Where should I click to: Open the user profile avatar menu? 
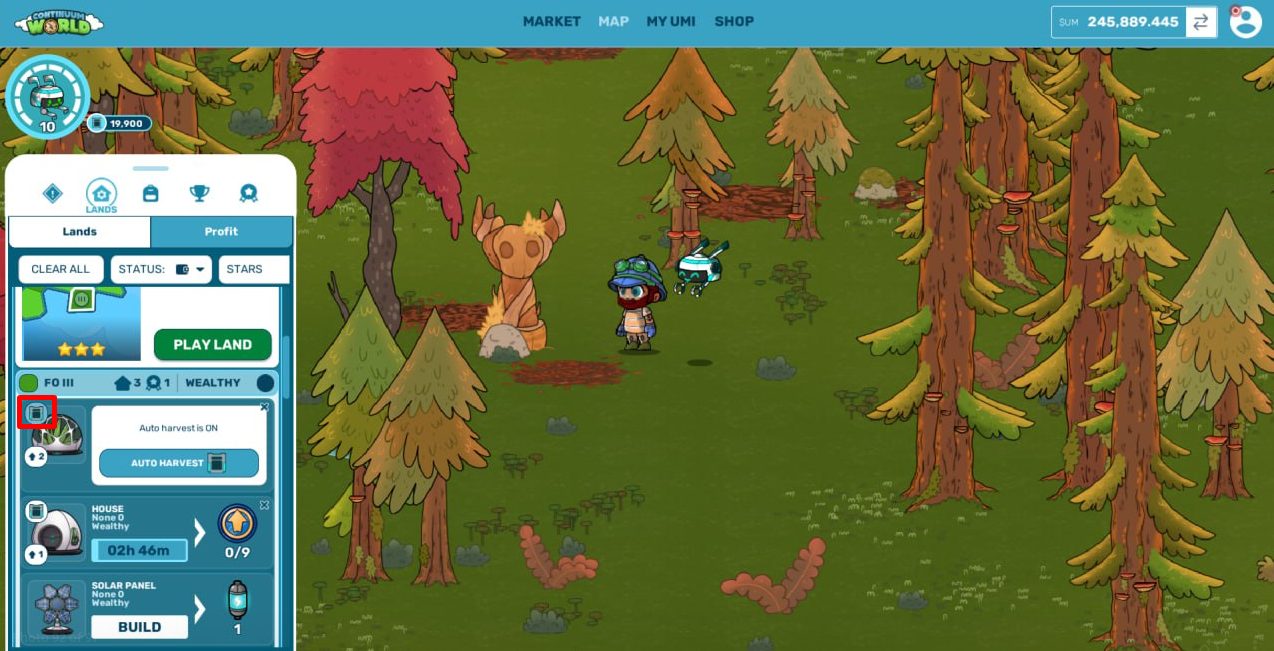1245,22
